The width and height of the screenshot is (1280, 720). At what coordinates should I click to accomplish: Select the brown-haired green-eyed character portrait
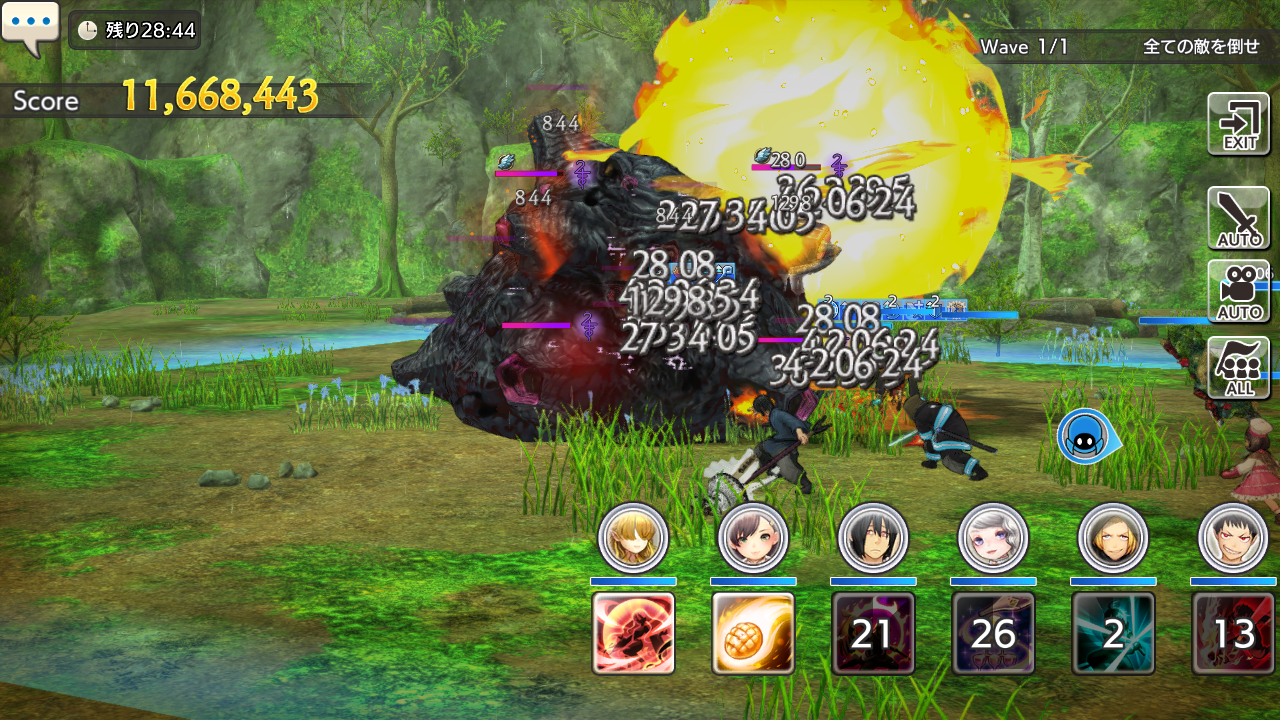753,537
